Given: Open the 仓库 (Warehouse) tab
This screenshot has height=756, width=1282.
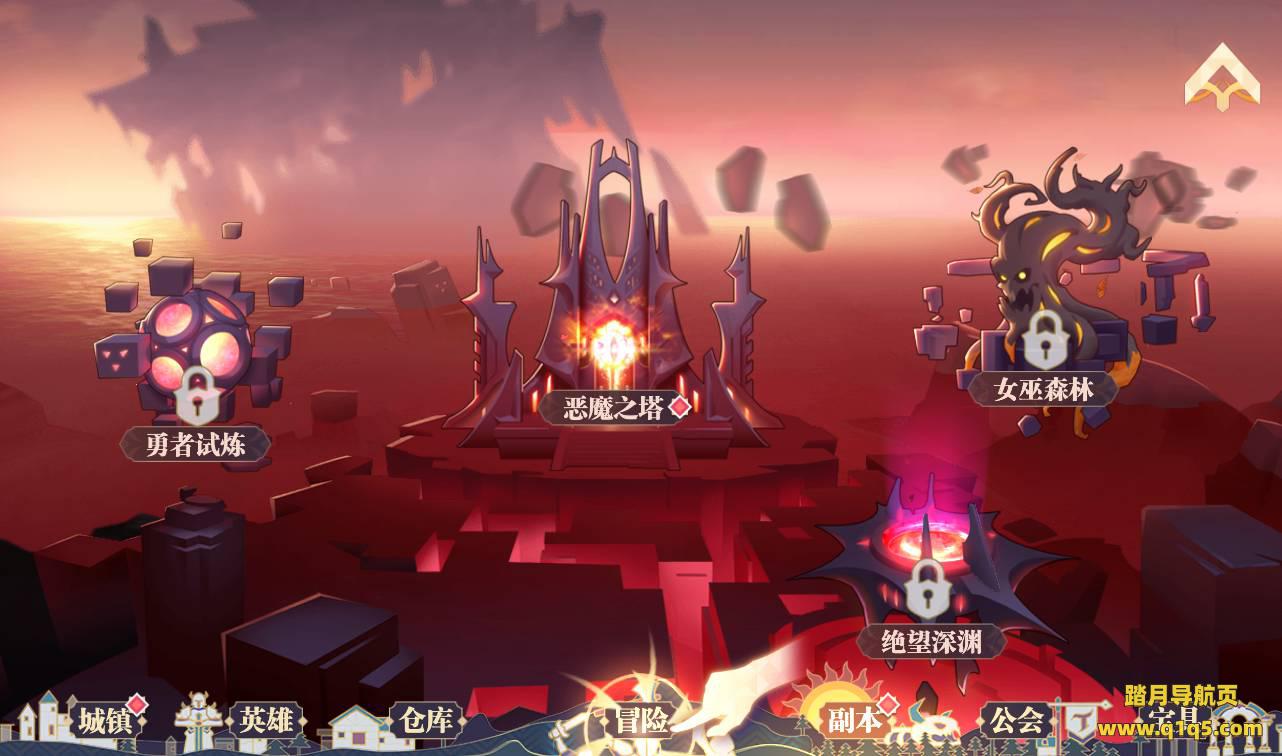Looking at the screenshot, I should [426, 720].
